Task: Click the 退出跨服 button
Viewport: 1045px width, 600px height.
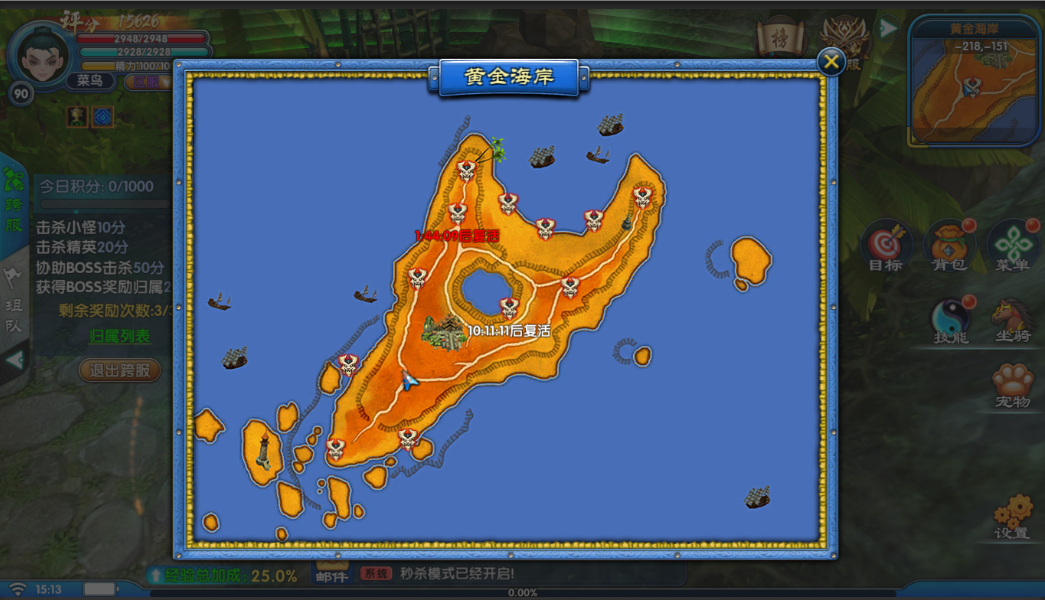Action: pos(120,370)
